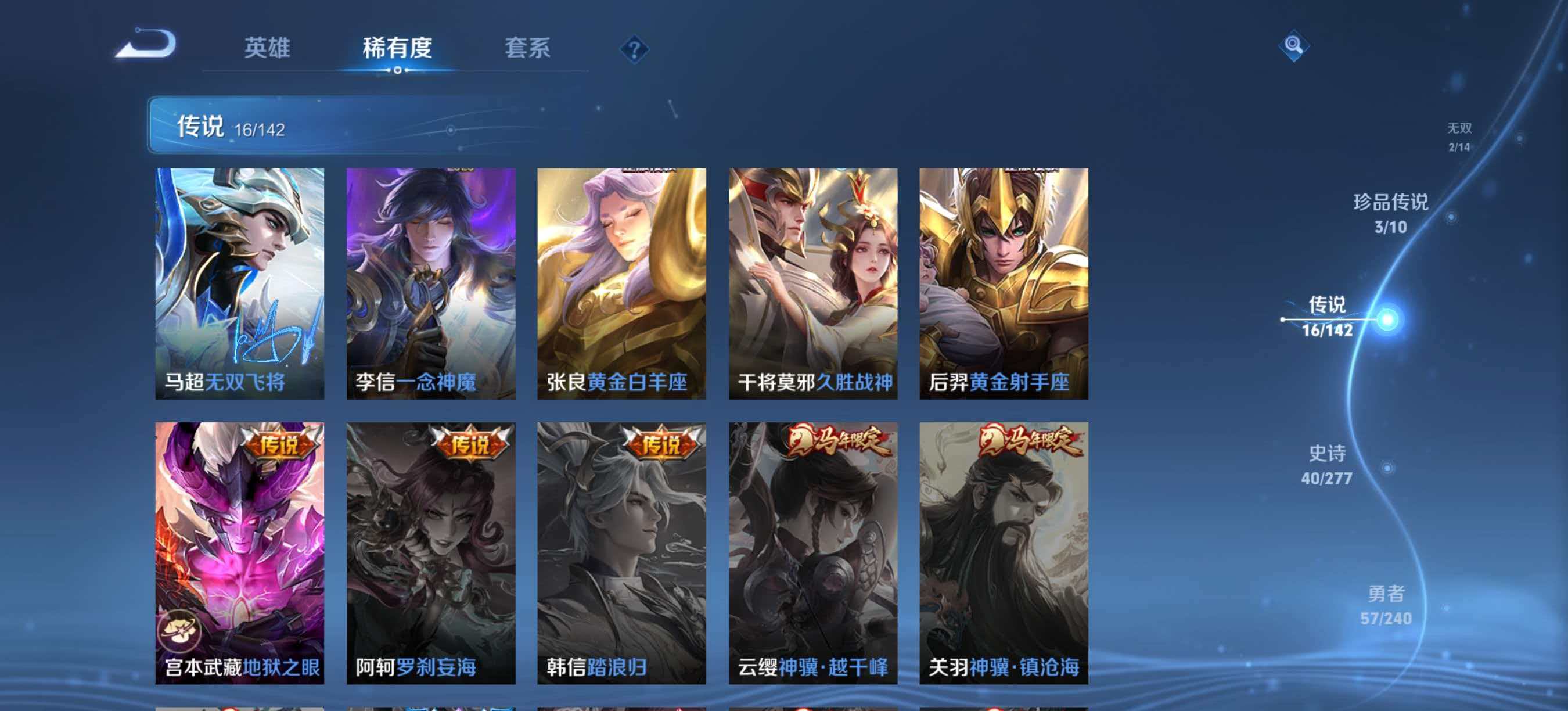Open the search function top right
The width and height of the screenshot is (1568, 711).
[x=1295, y=46]
